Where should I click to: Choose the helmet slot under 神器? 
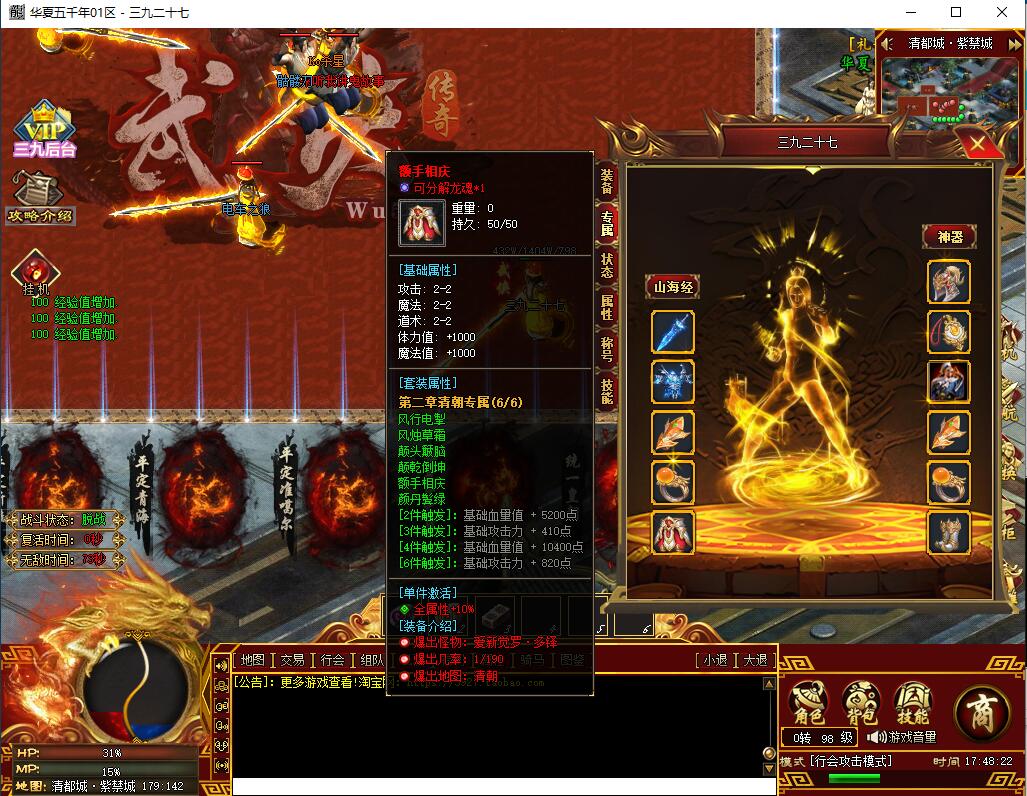[948, 282]
